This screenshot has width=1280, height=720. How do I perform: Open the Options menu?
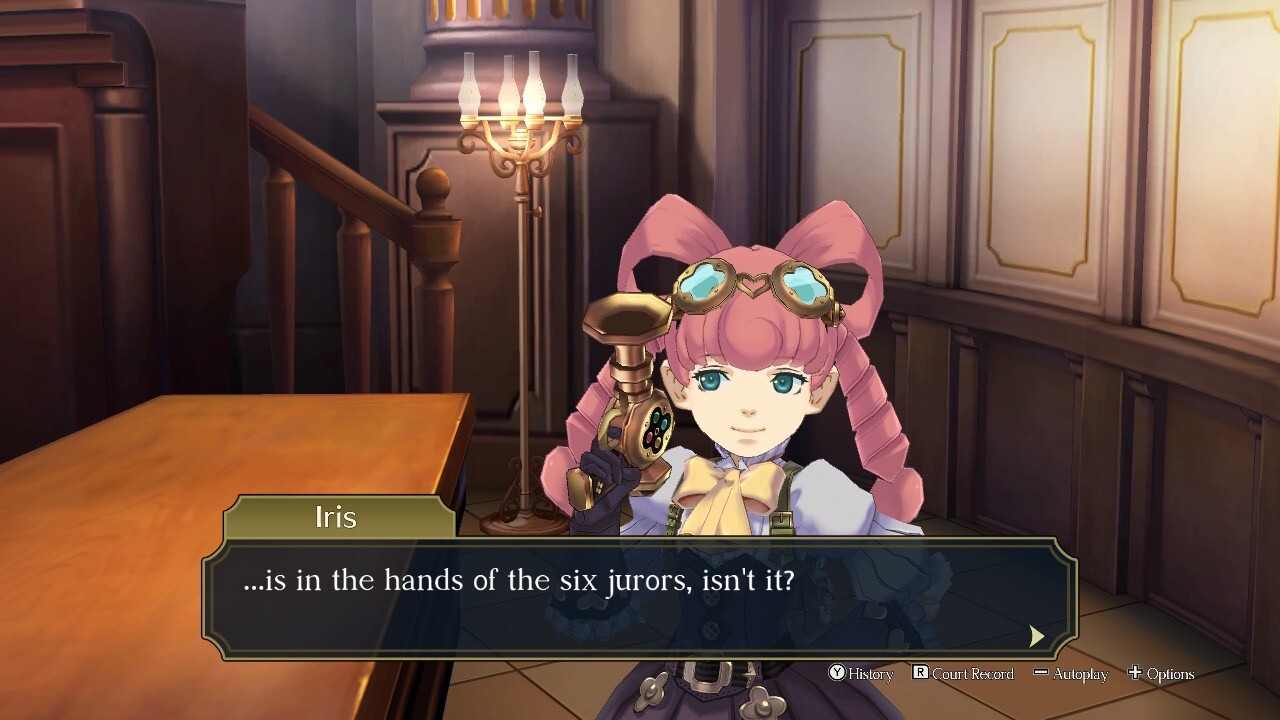1160,674
